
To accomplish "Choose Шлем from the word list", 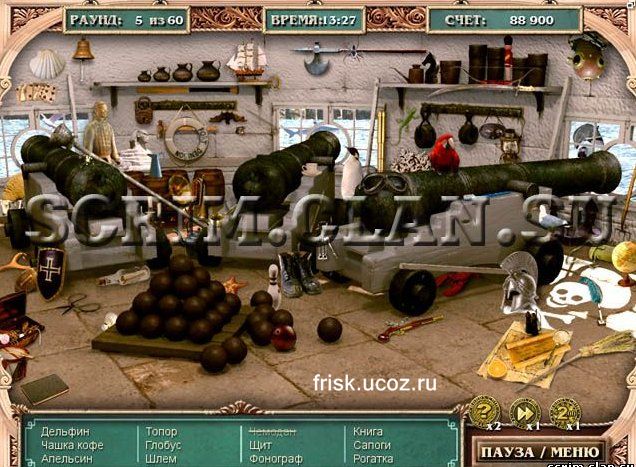I will (x=161, y=459).
